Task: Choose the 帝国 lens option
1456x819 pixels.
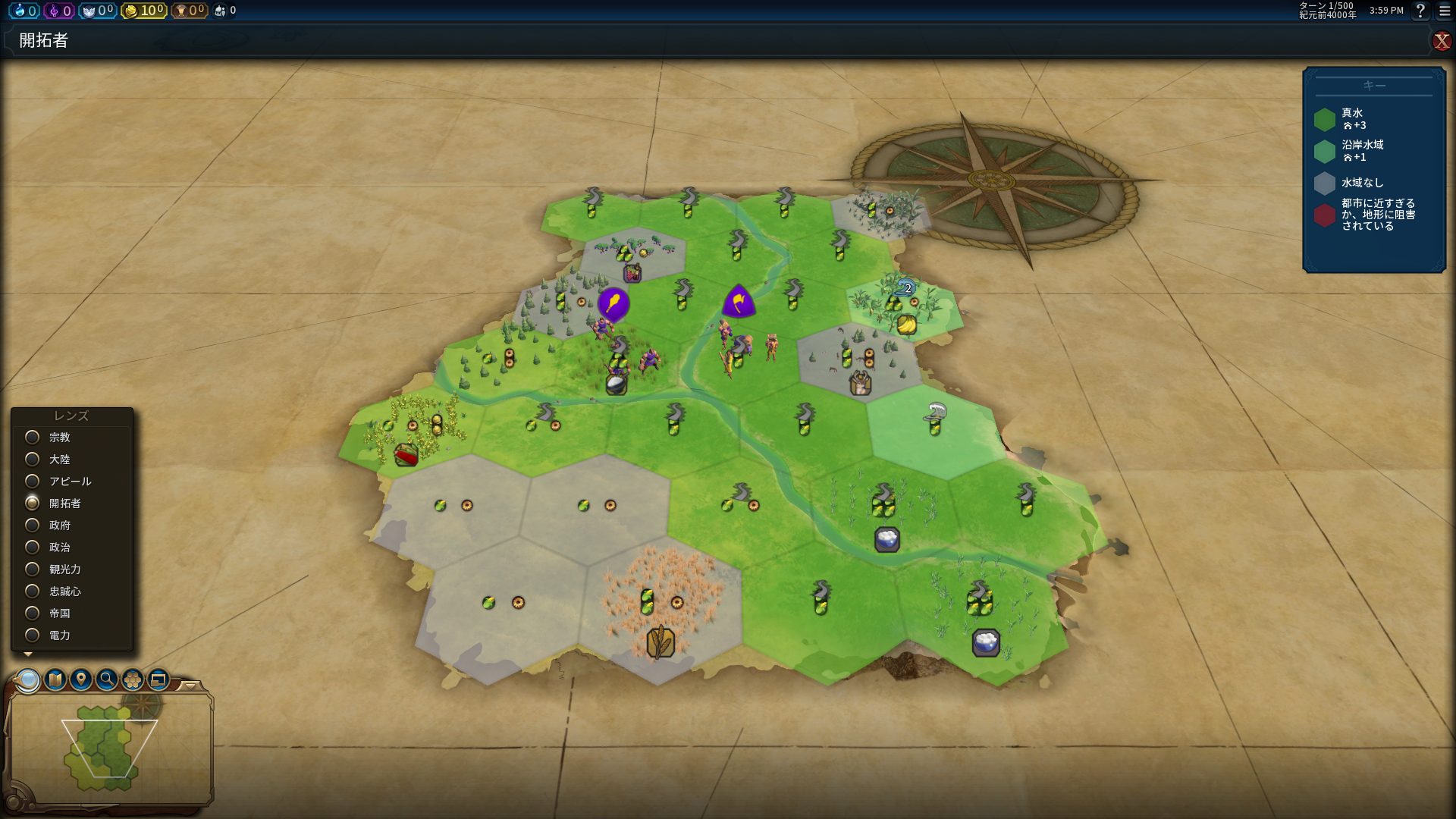Action: [33, 613]
